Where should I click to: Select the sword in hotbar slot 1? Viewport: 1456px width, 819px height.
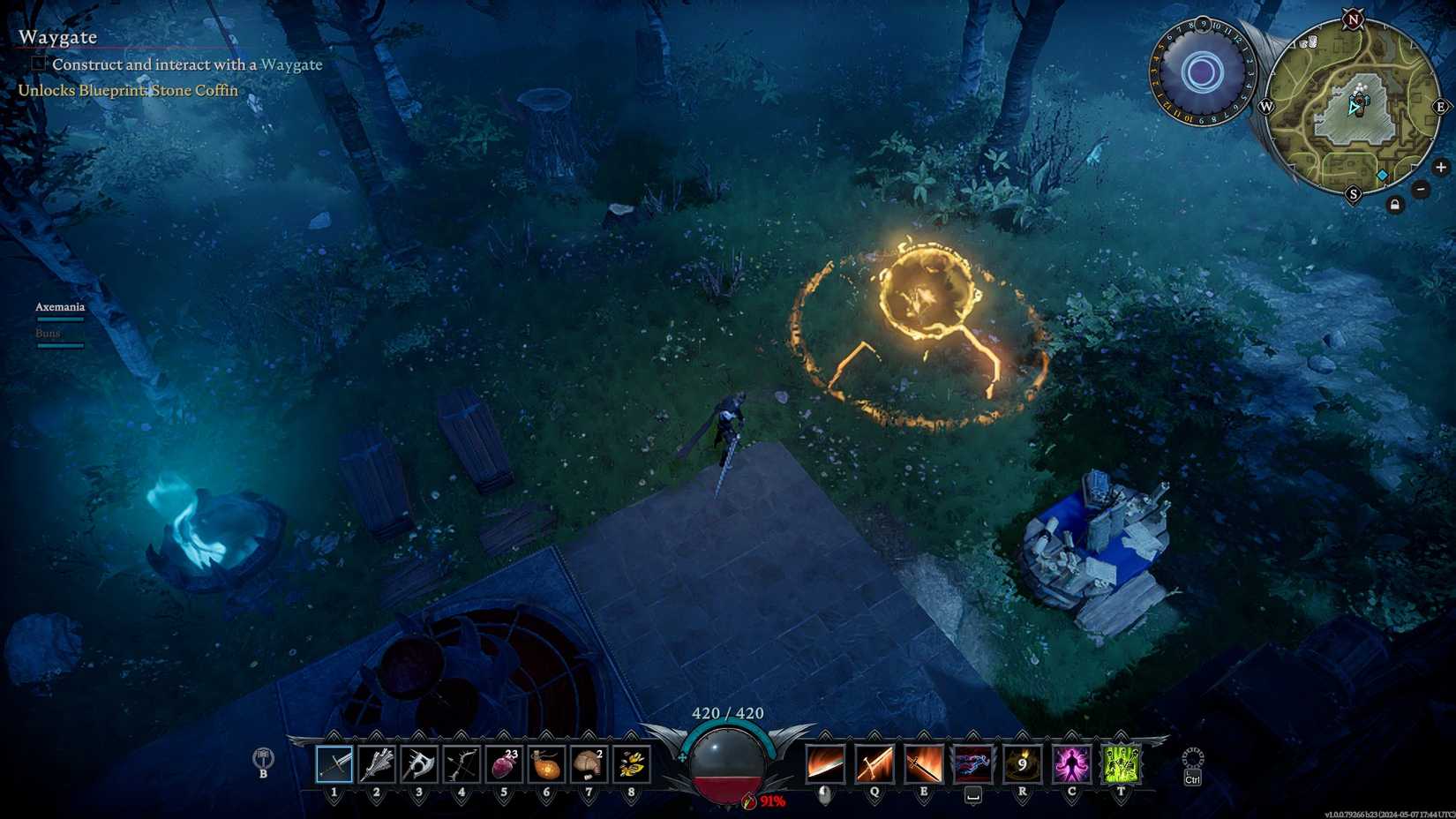[x=334, y=763]
